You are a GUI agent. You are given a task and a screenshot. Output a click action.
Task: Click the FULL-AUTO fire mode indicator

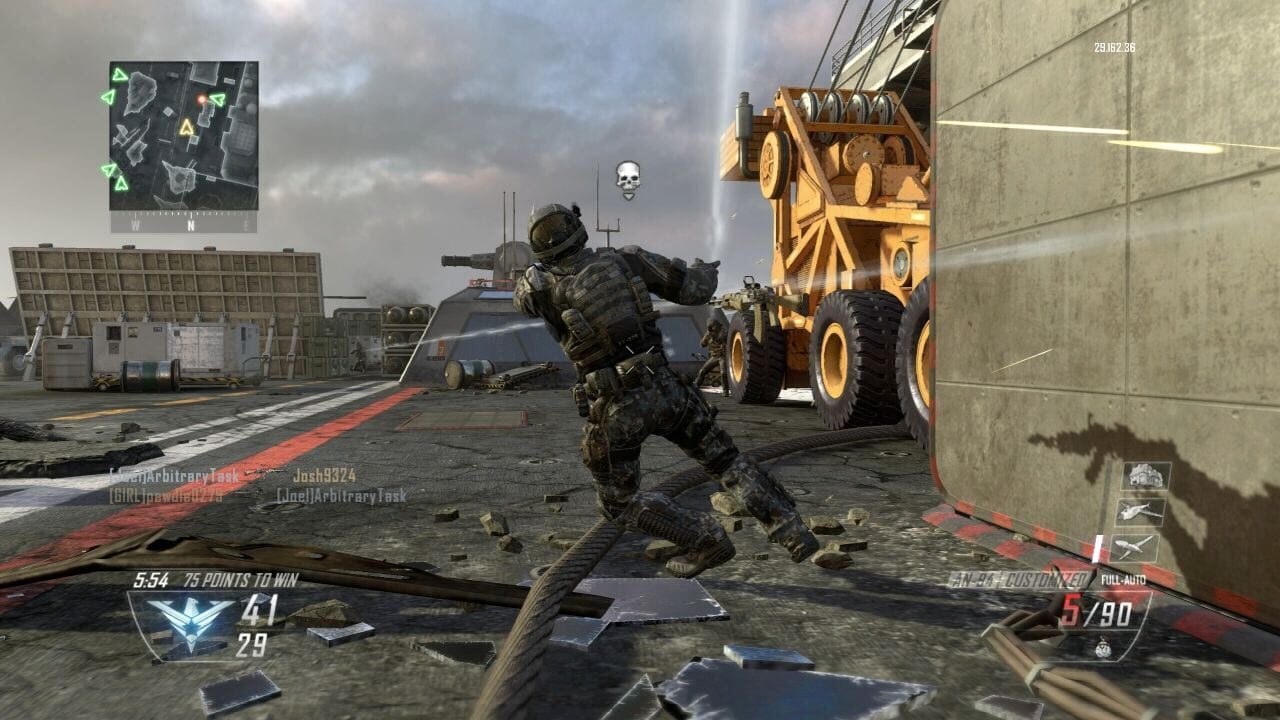1124,578
